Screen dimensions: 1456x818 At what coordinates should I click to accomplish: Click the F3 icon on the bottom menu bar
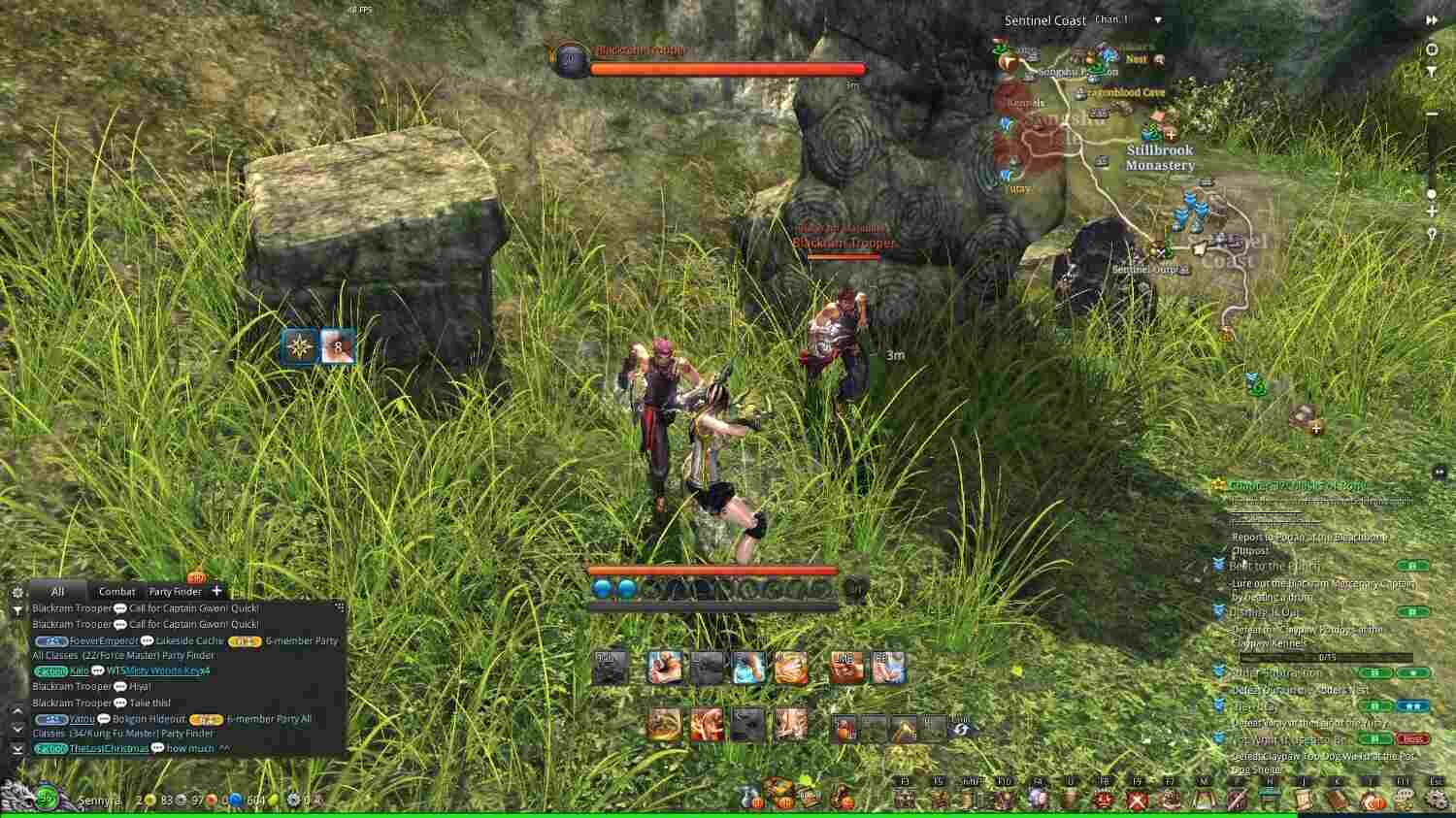[905, 798]
